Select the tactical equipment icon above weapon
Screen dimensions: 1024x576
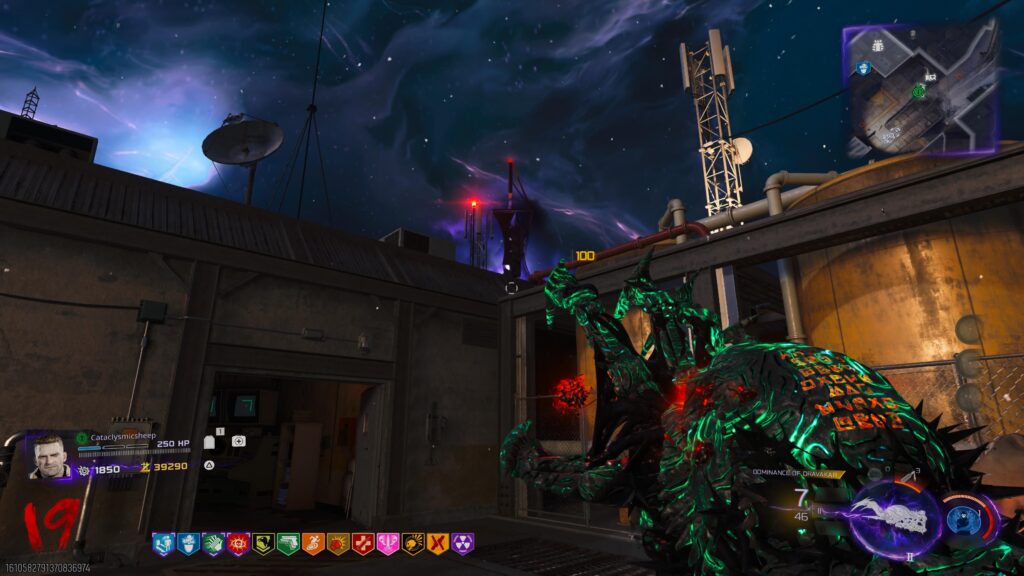(874, 474)
